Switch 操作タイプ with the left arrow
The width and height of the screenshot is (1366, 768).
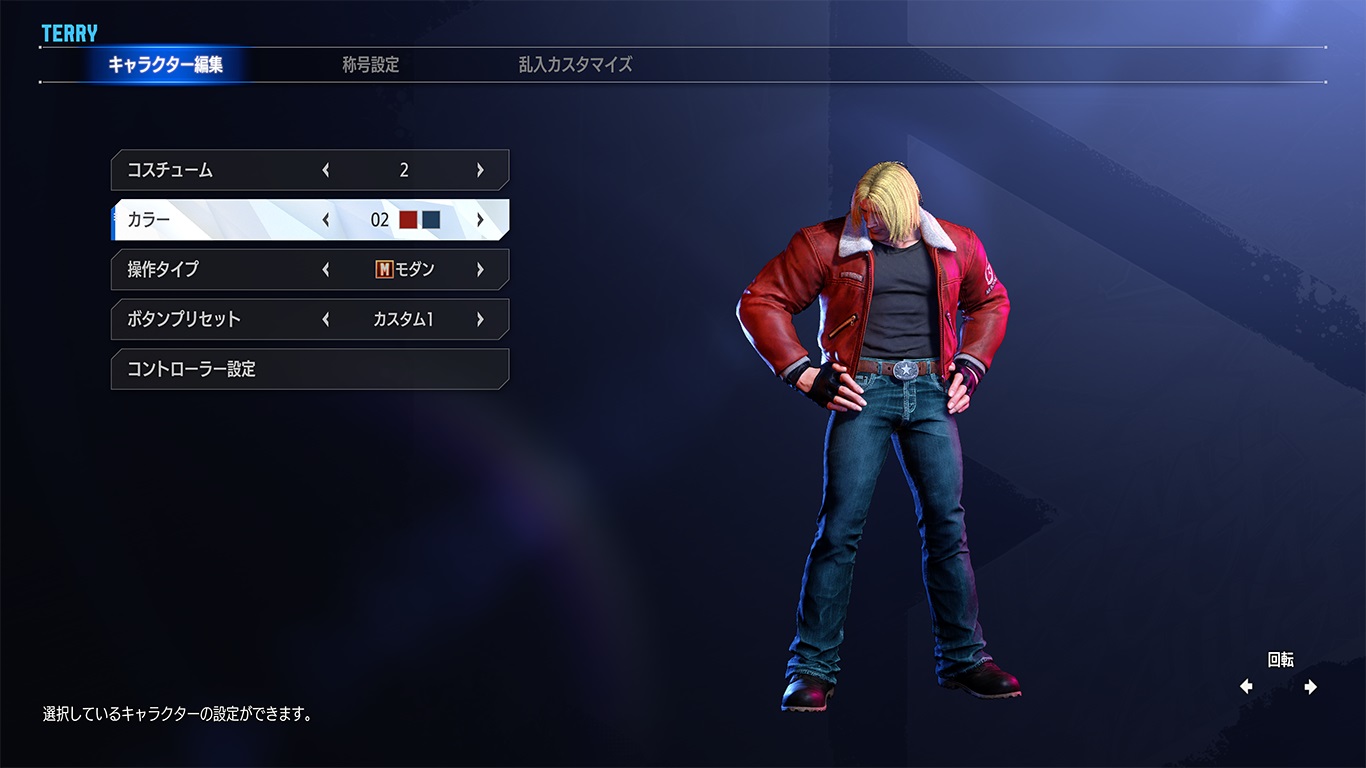(x=326, y=270)
